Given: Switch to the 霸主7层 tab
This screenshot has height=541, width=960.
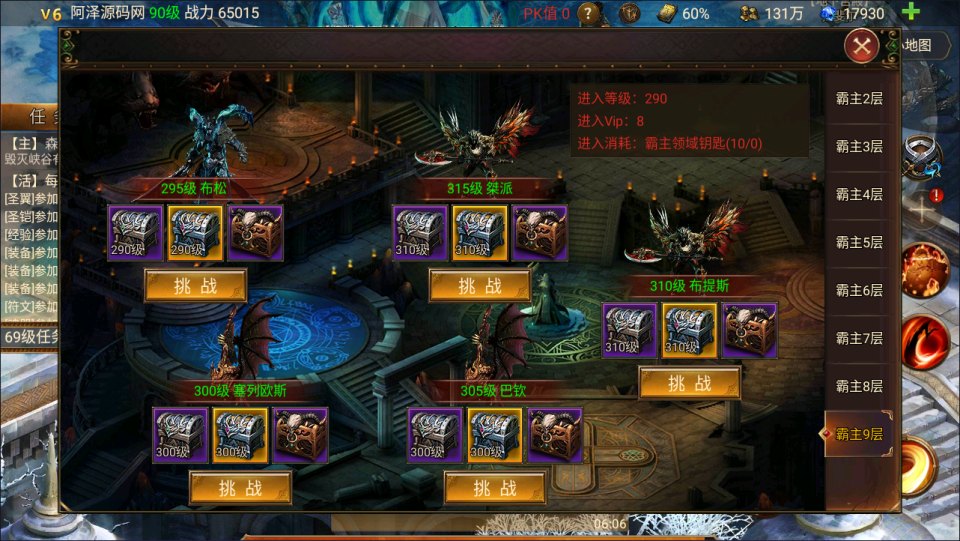Looking at the screenshot, I should point(859,338).
